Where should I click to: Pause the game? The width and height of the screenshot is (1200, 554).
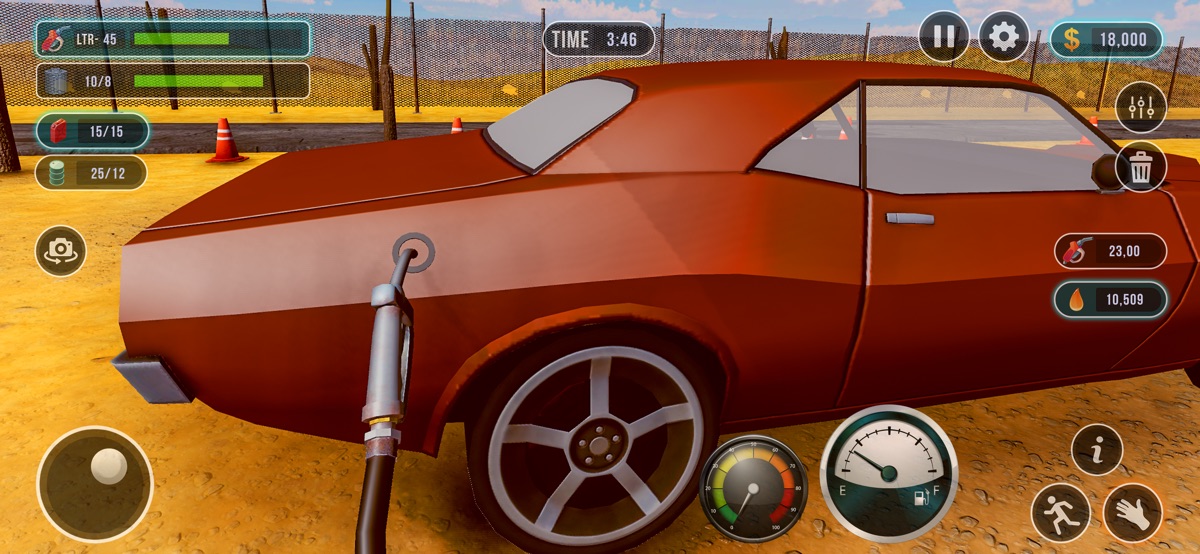click(944, 38)
